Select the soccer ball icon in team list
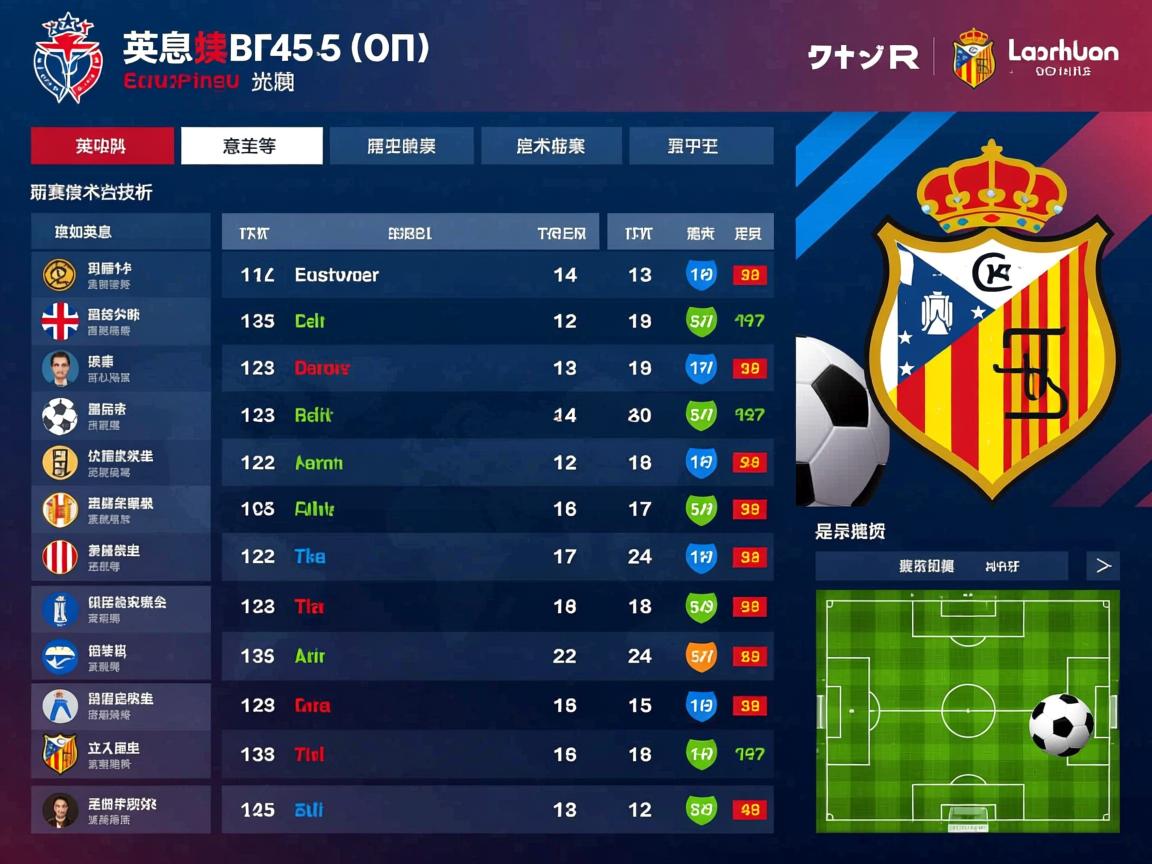1152x864 pixels. click(x=60, y=415)
